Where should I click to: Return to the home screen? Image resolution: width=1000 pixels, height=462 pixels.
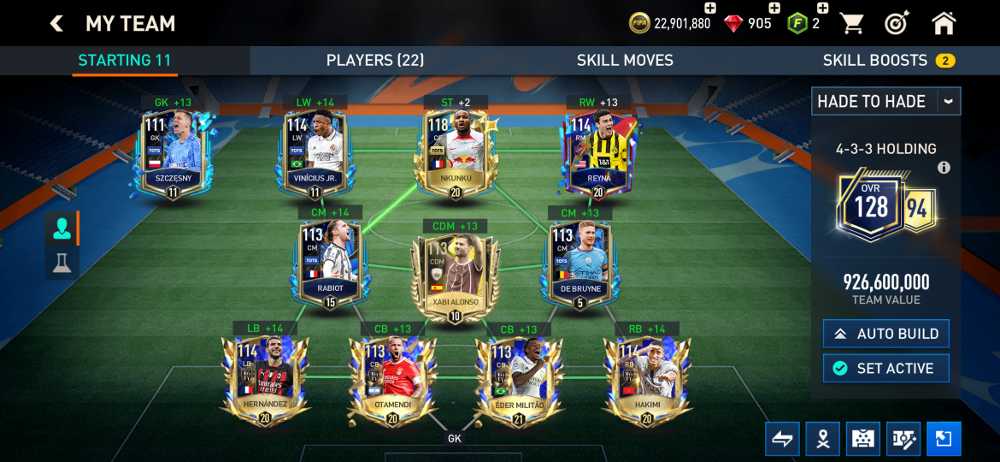click(x=943, y=23)
